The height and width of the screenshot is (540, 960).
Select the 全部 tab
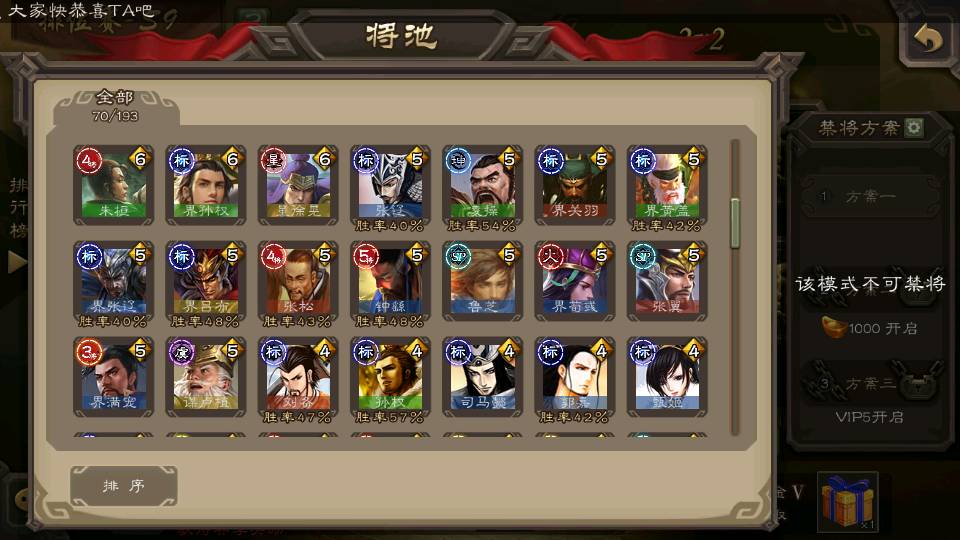point(115,105)
